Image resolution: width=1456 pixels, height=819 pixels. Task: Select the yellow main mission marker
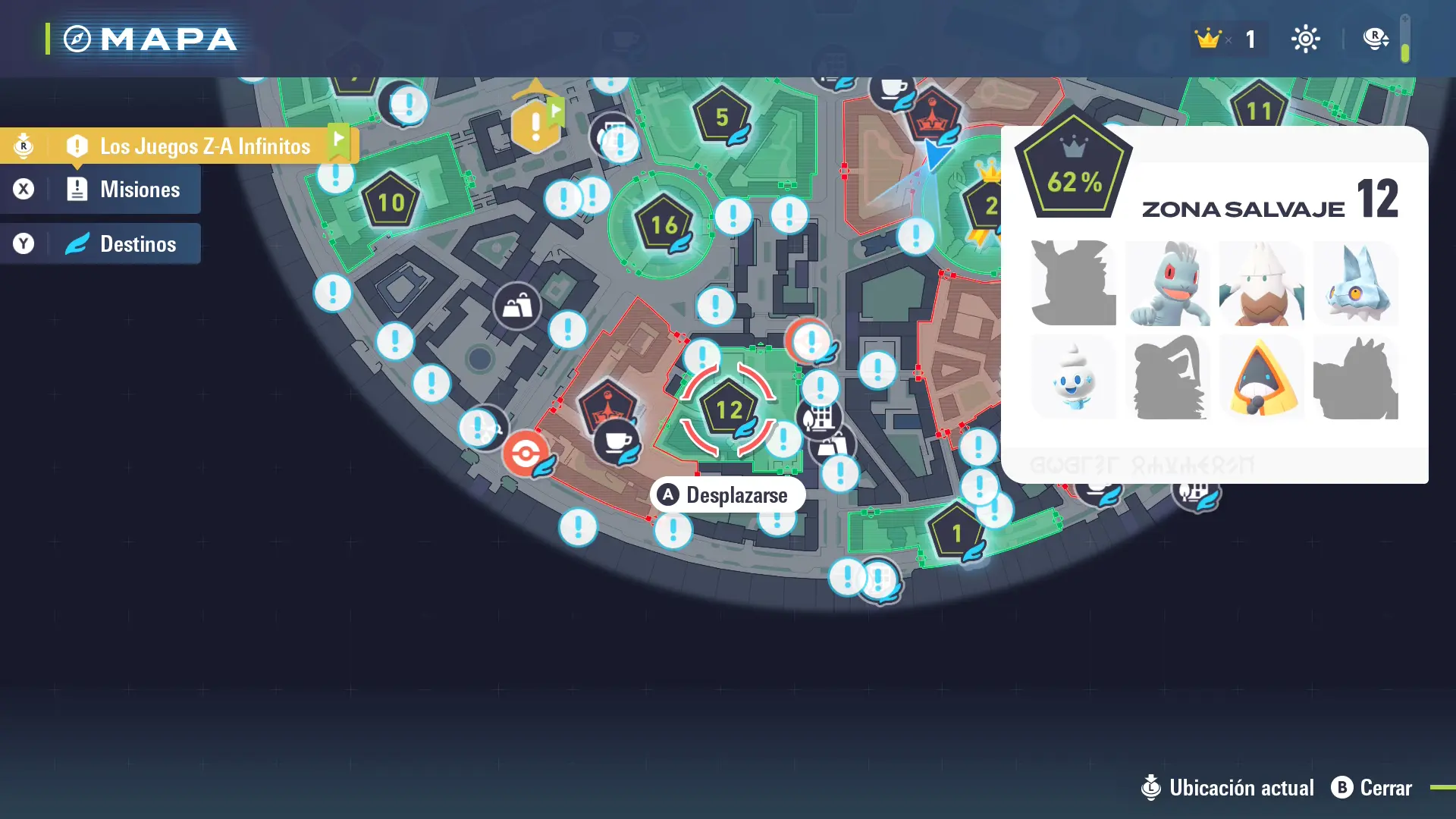click(535, 125)
